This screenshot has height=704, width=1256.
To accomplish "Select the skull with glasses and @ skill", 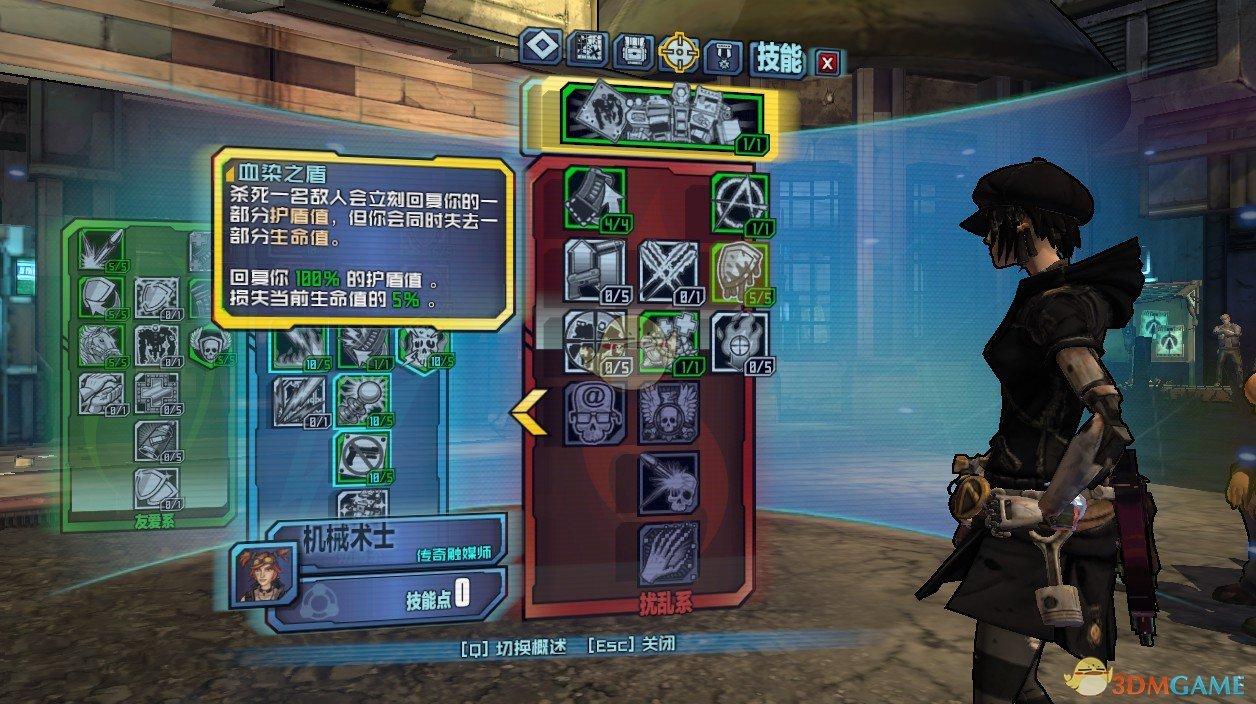I will [x=594, y=412].
